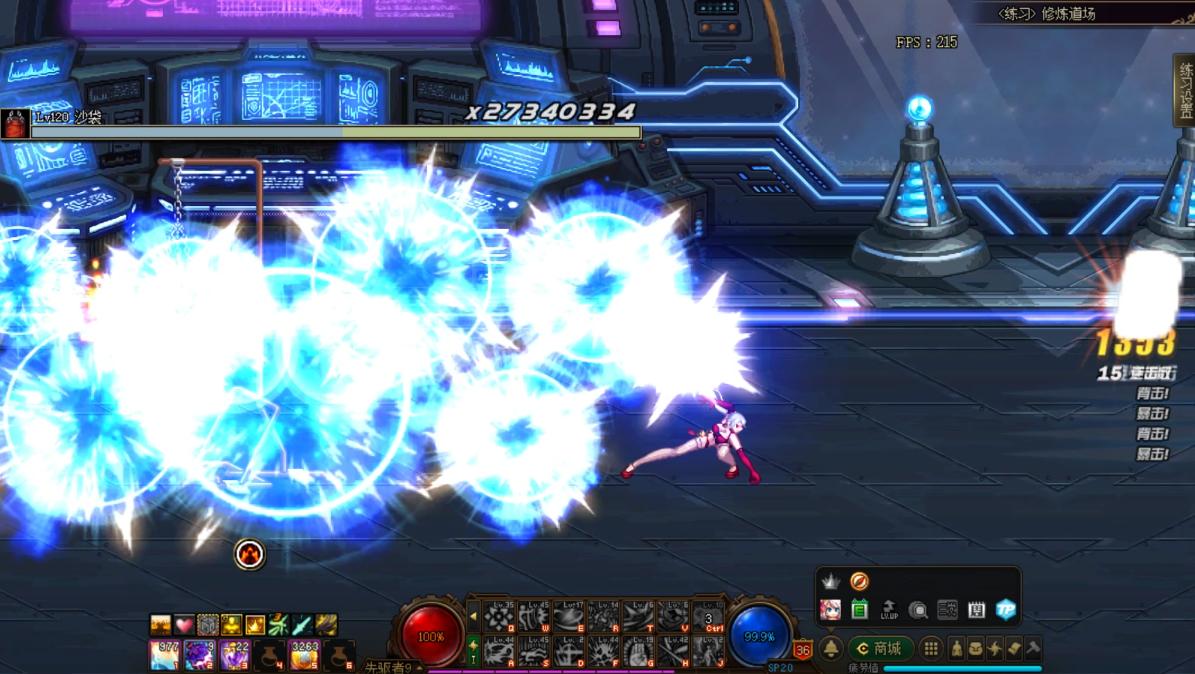Viewport: 1195px width, 674px height.
Task: Open the 练习设置 practice settings tab
Action: coord(1185,90)
